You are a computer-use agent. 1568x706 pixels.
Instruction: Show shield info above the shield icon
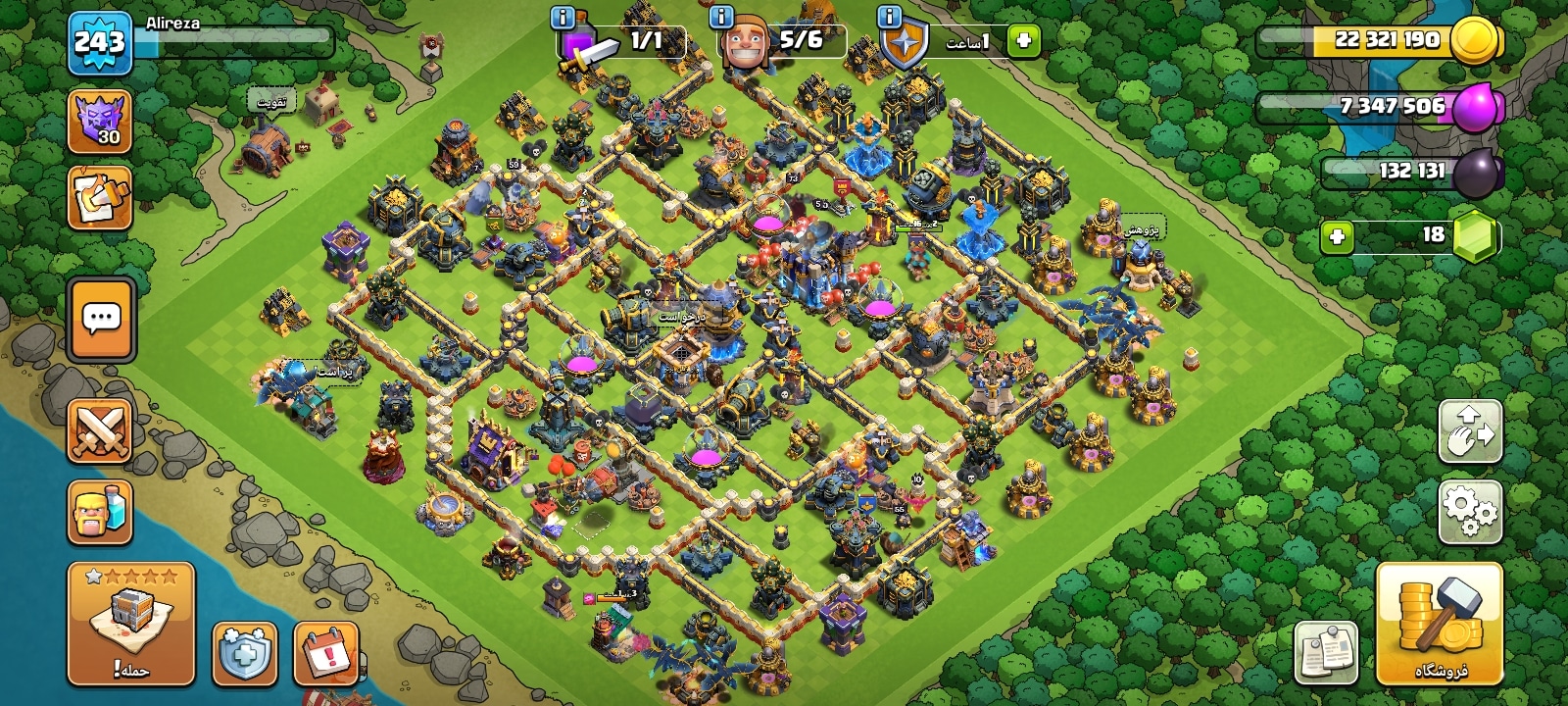[890, 17]
